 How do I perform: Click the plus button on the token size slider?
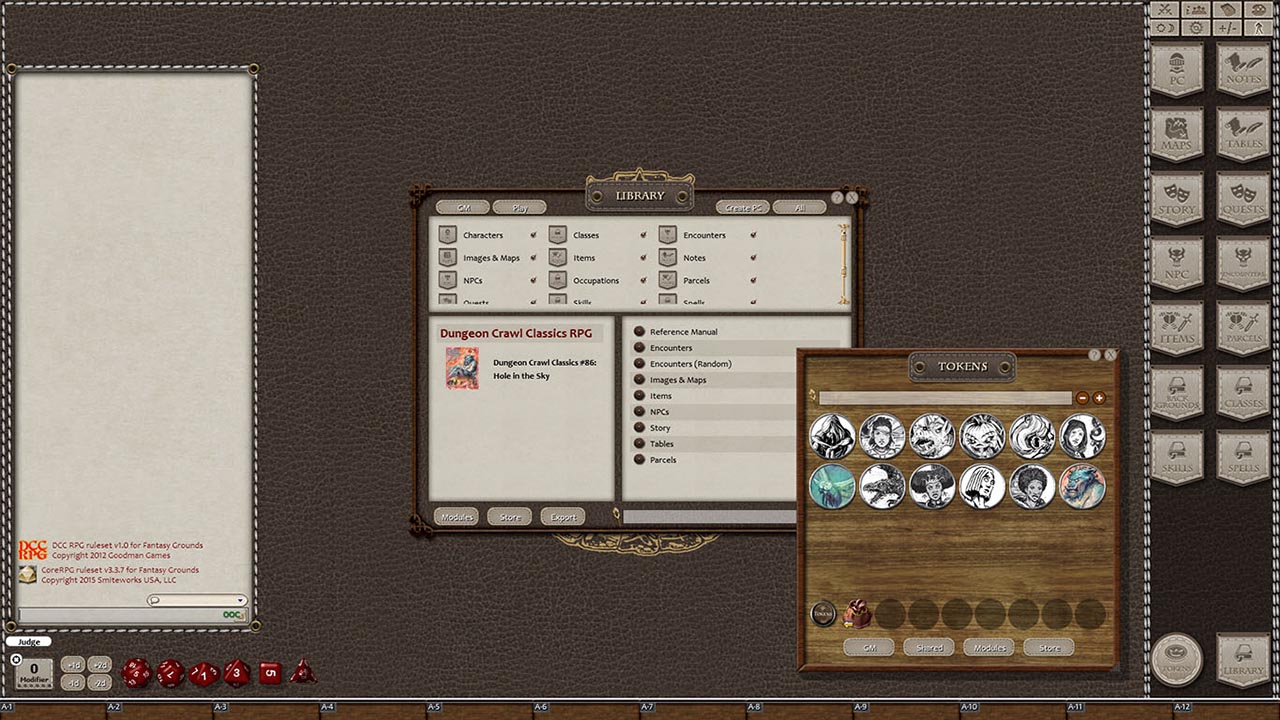pyautogui.click(x=1099, y=398)
